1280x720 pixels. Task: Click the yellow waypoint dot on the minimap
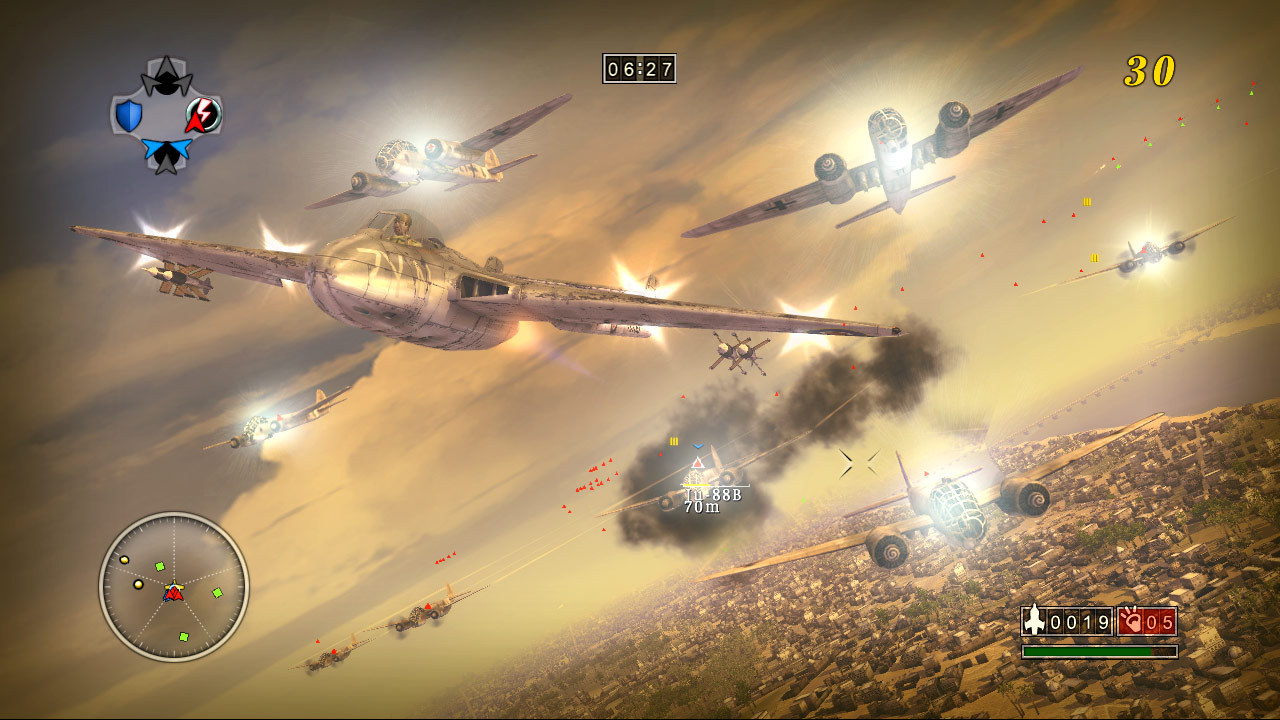point(124,559)
